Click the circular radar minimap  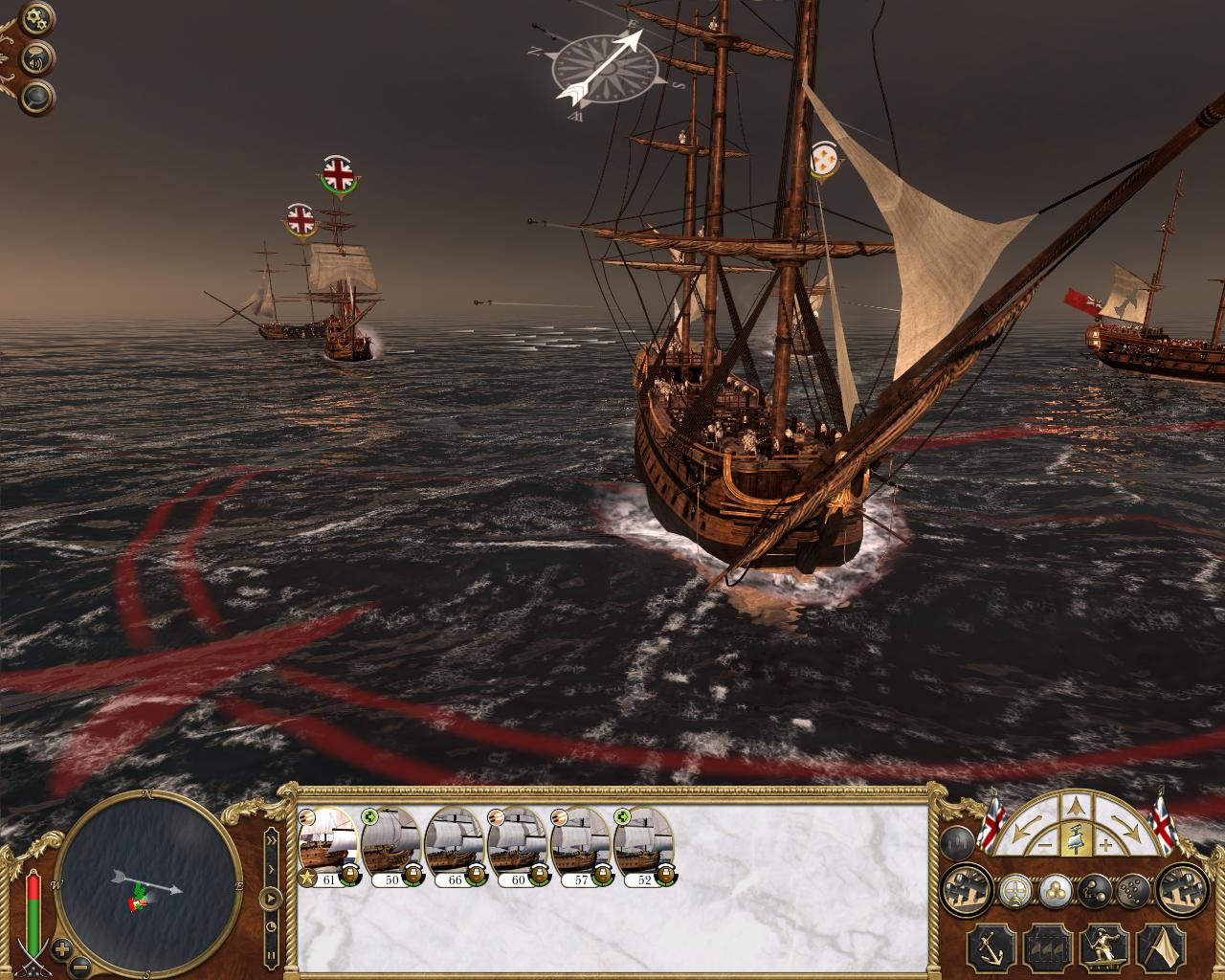[147, 882]
